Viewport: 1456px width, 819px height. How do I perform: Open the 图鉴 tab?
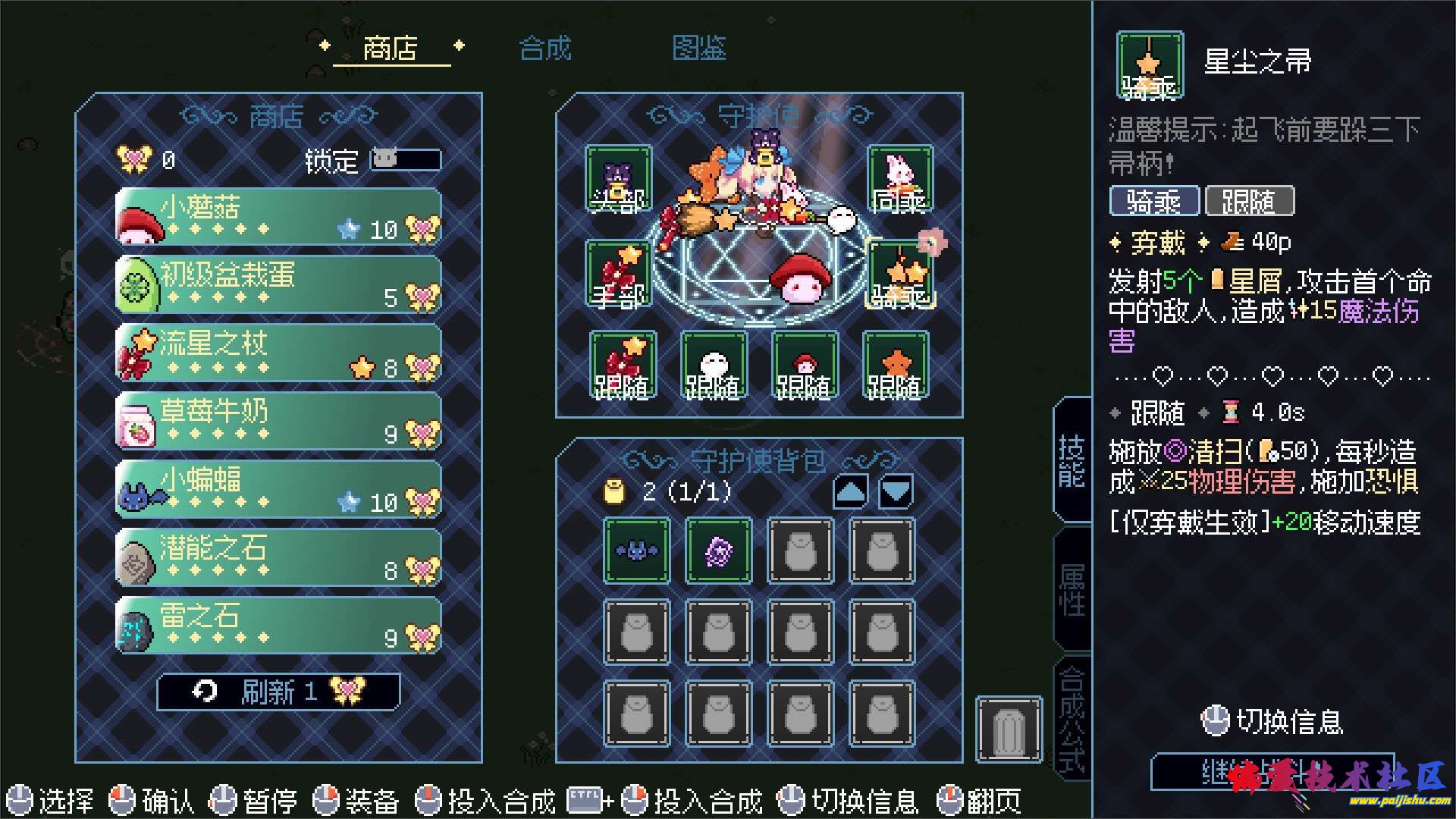pyautogui.click(x=698, y=49)
